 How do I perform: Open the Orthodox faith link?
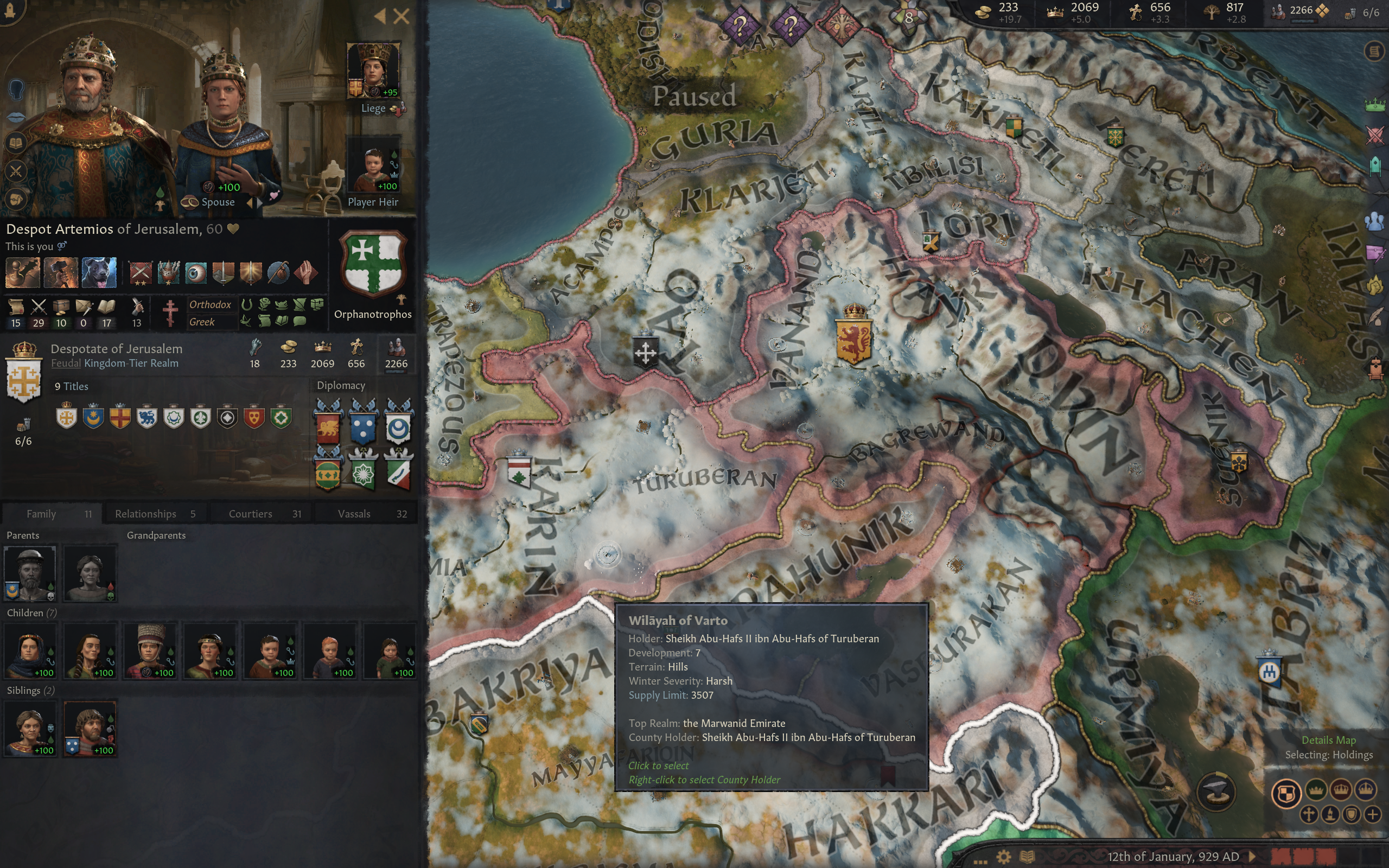point(210,305)
